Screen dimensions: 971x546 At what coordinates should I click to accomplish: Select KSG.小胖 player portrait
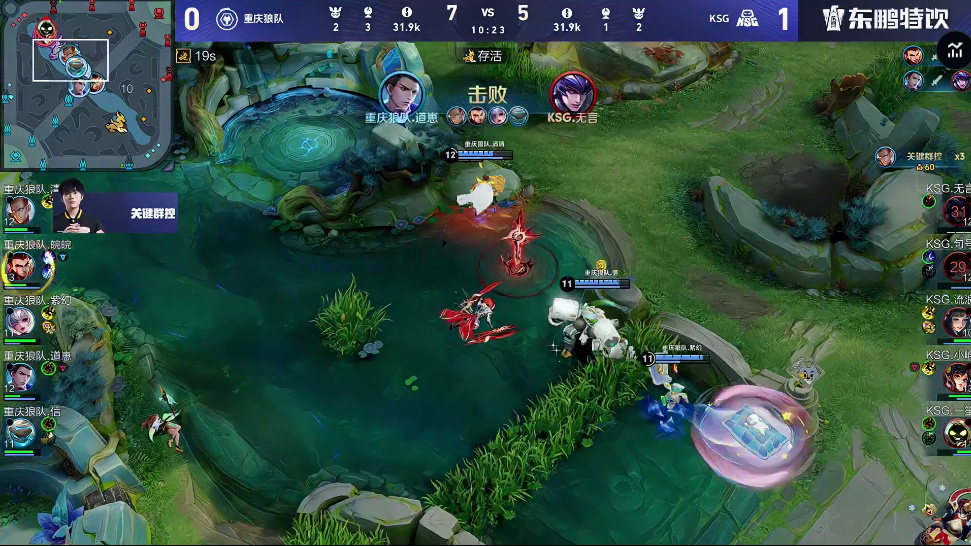(955, 376)
